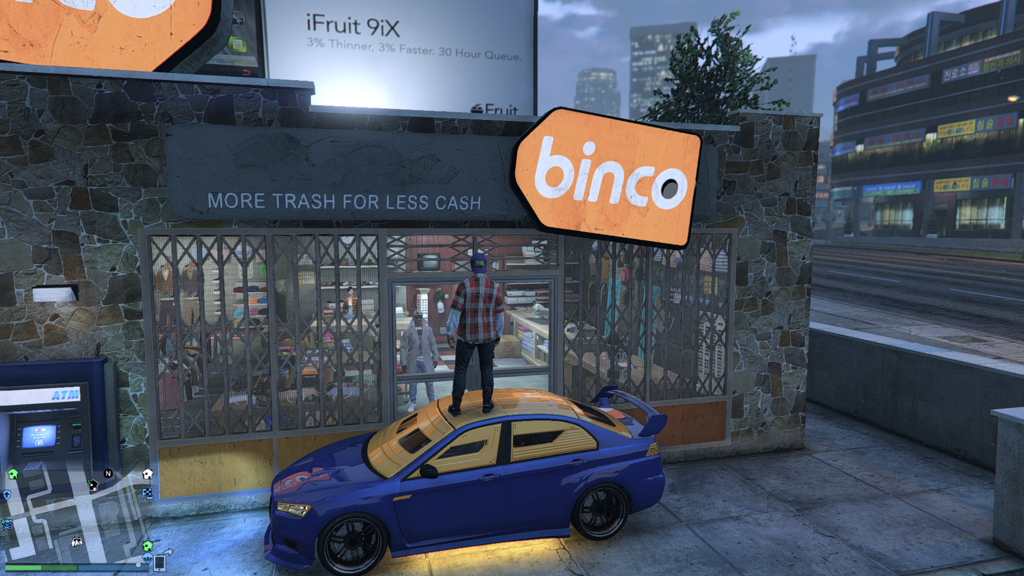Select the blue shield blip on minimap
This screenshot has width=1024, height=576.
click(x=7, y=495)
